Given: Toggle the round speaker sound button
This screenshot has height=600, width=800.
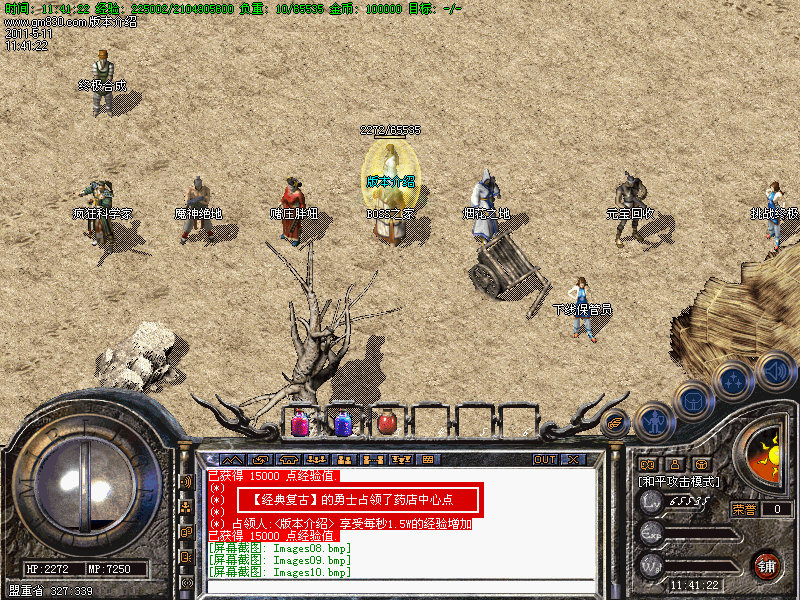Looking at the screenshot, I should coord(774,370).
